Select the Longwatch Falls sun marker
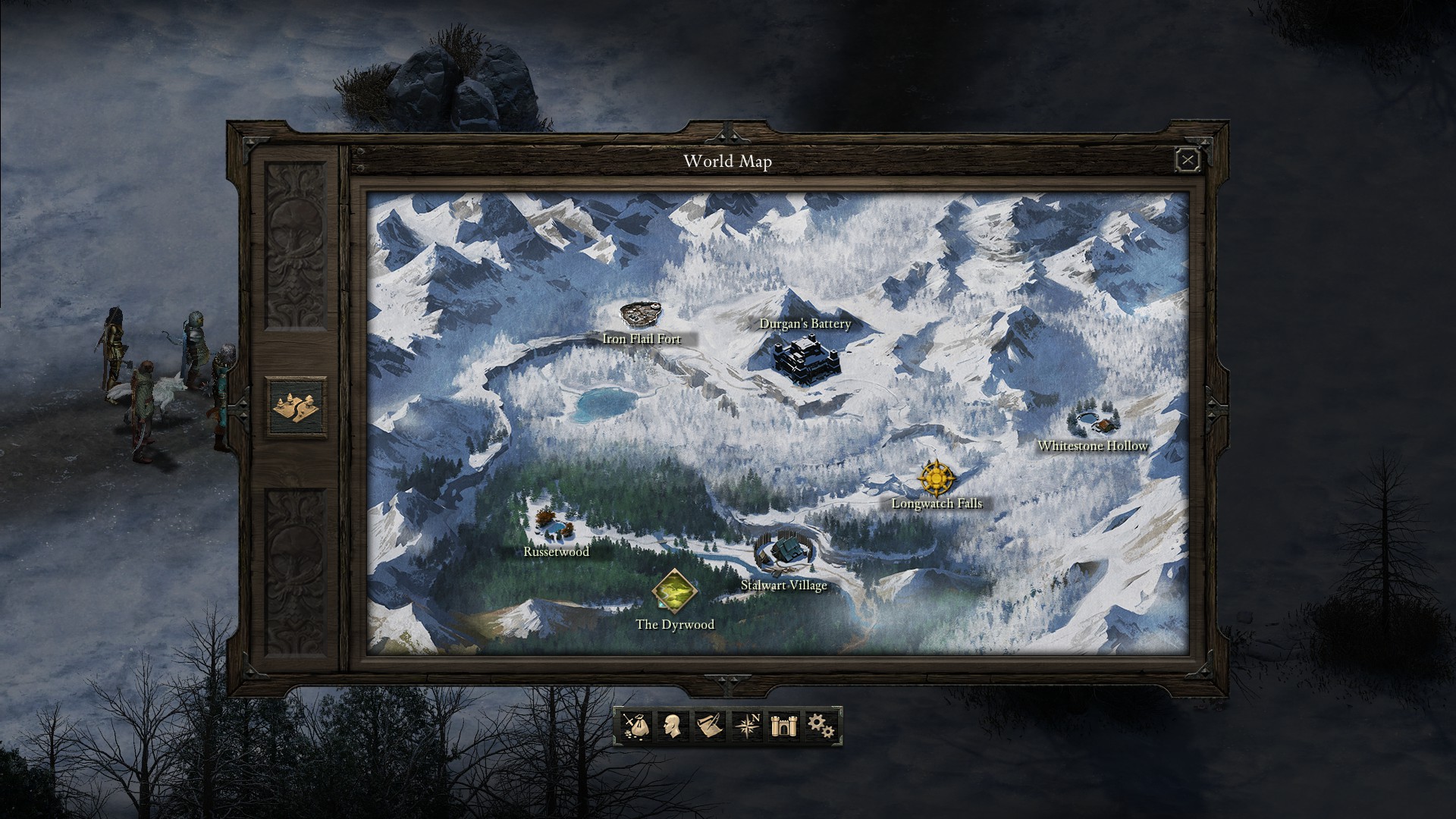 (x=935, y=479)
